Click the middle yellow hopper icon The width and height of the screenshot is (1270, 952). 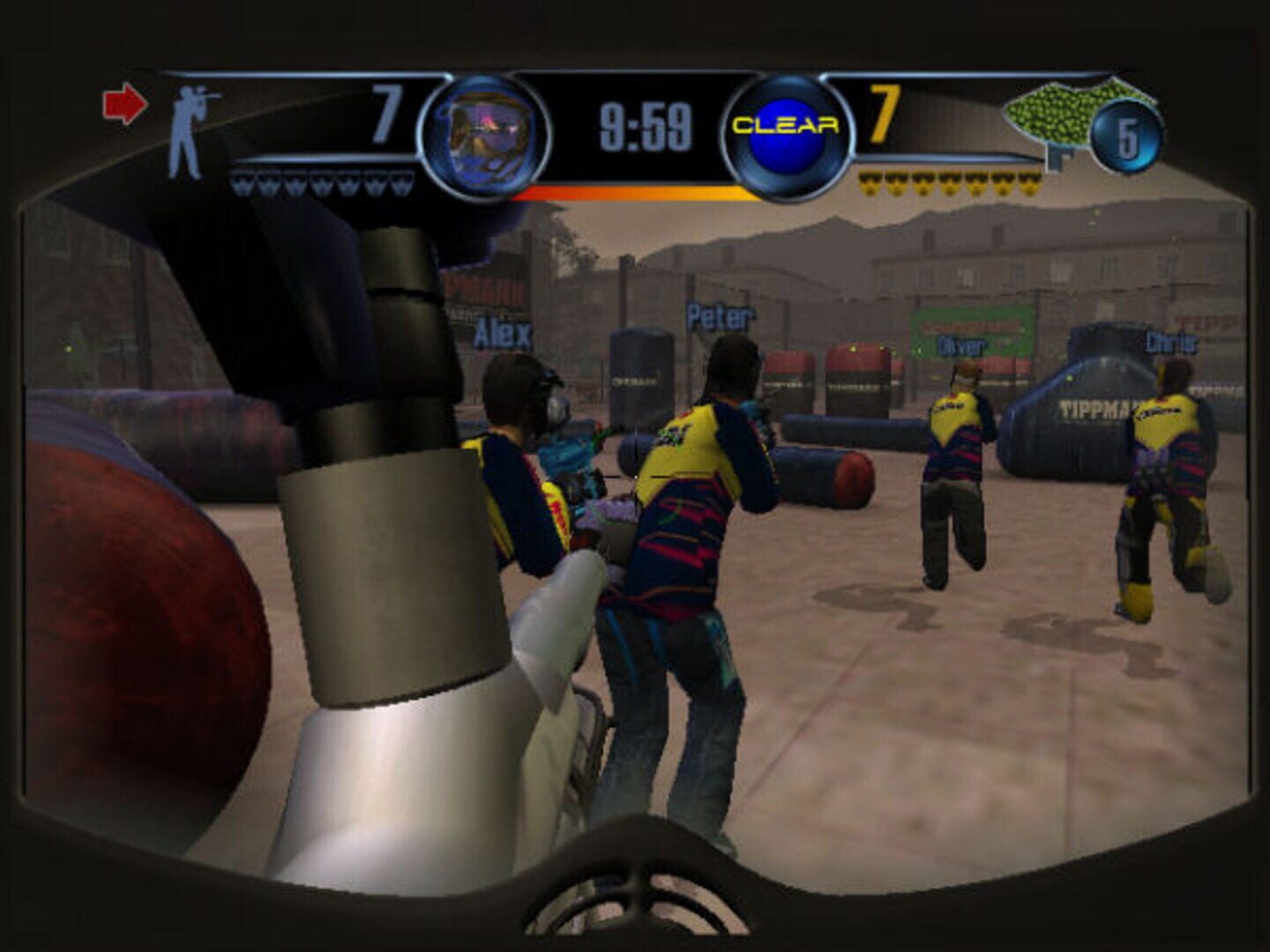(950, 184)
